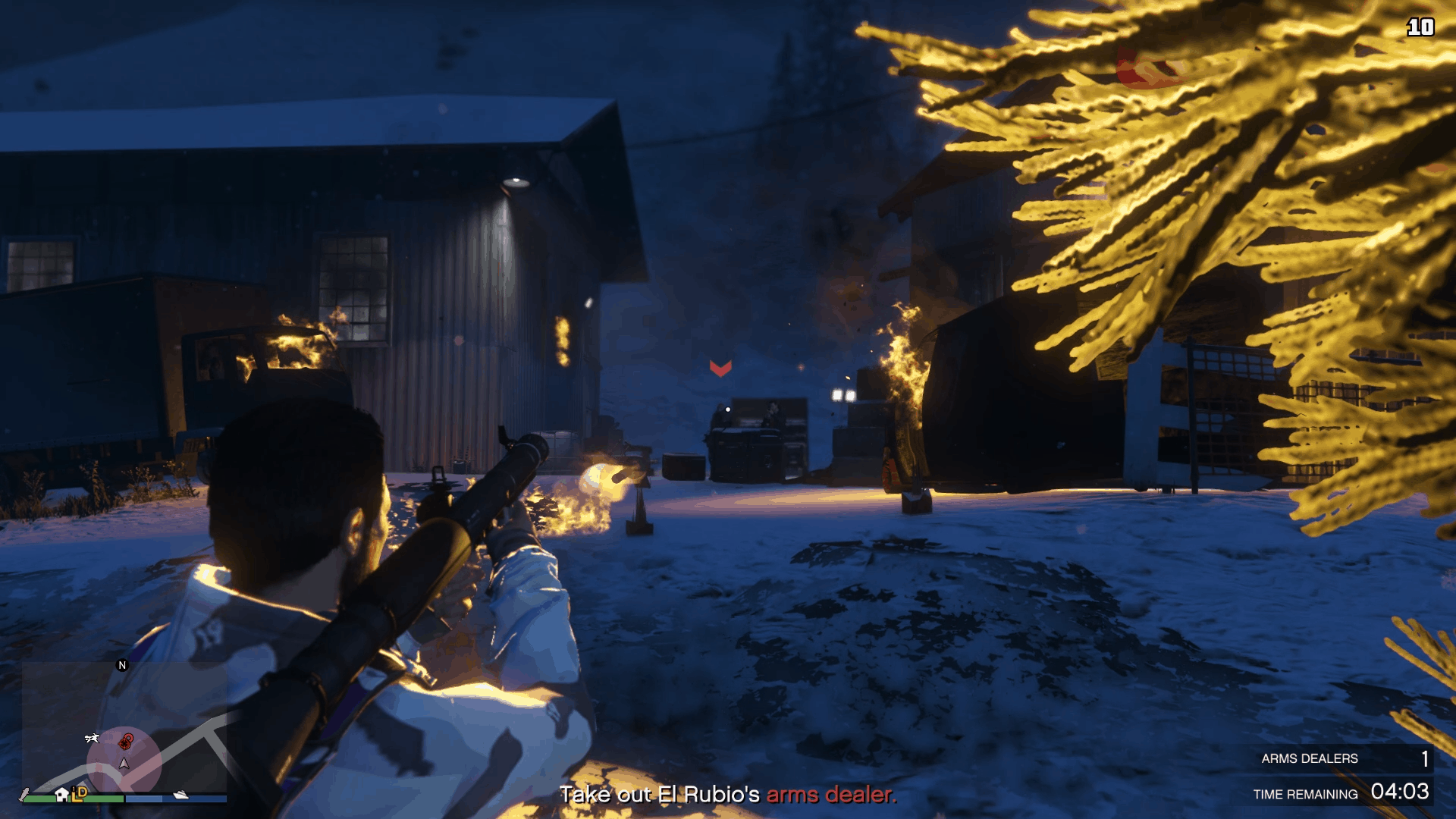
Task: Click the small 1 badge beside the LD marker
Action: (x=73, y=789)
